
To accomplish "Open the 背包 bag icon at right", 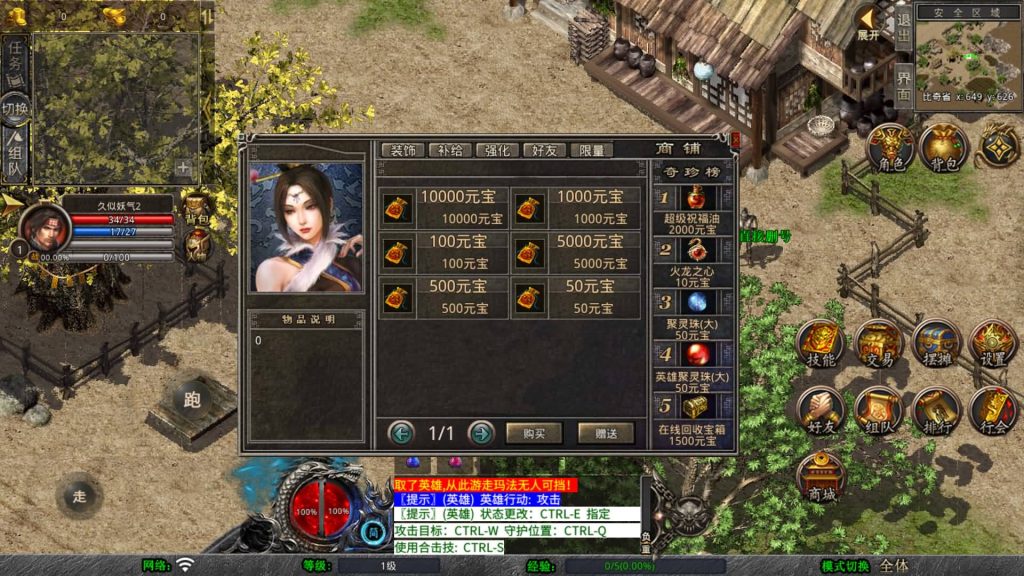I will [944, 148].
